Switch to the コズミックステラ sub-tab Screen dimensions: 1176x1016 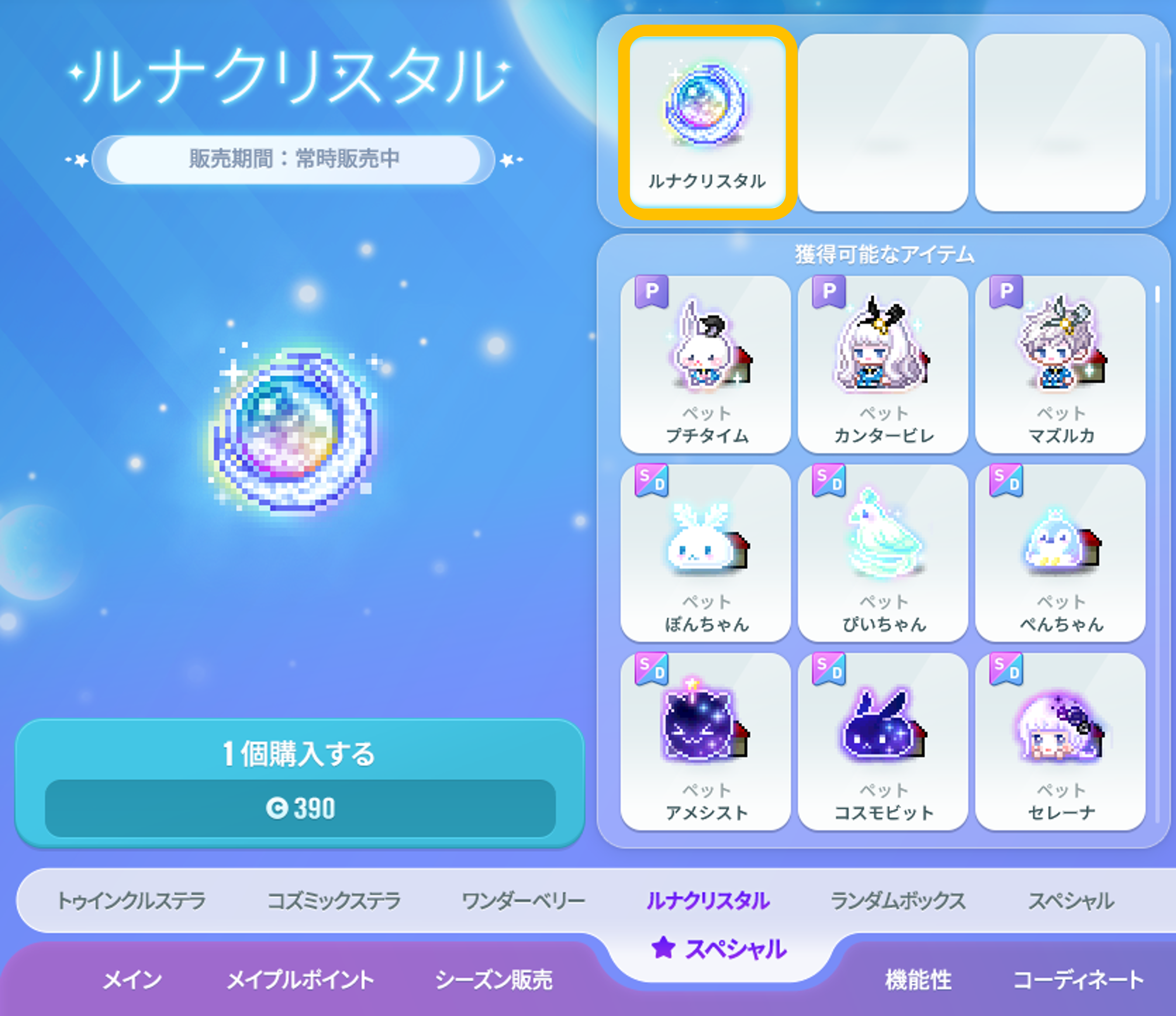click(334, 901)
